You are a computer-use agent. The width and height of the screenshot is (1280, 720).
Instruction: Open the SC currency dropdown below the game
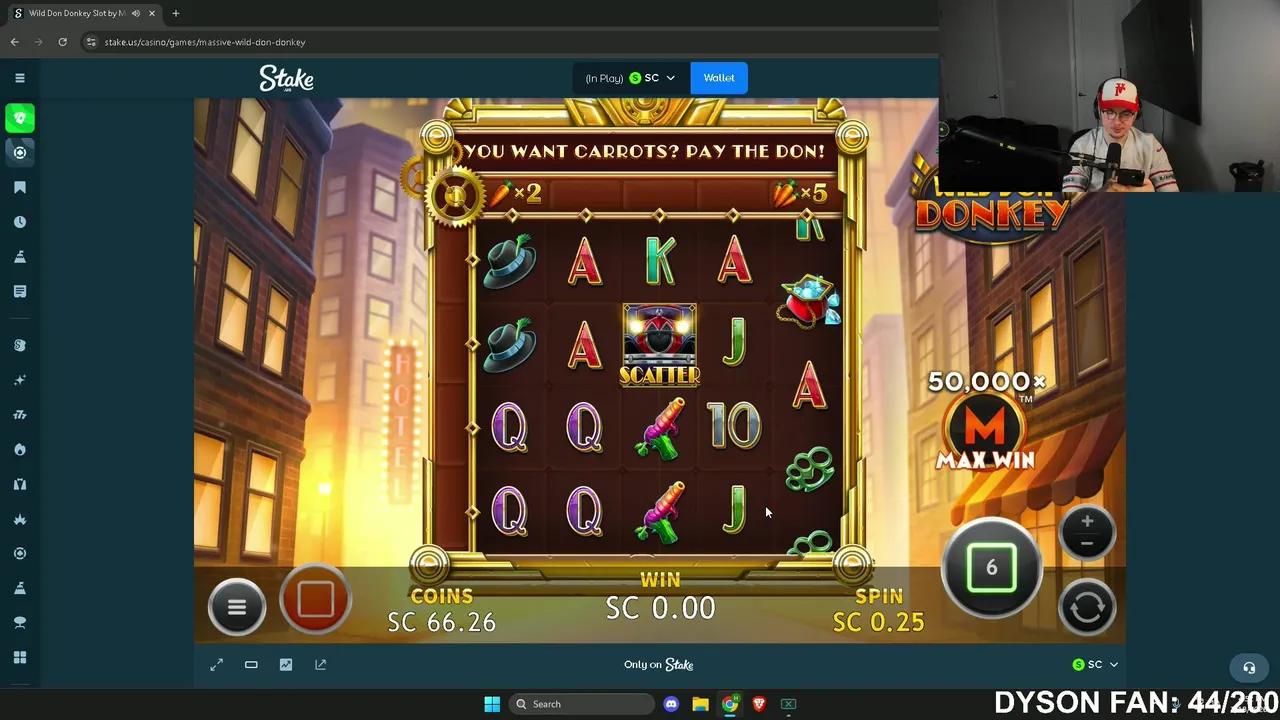[x=1095, y=664]
